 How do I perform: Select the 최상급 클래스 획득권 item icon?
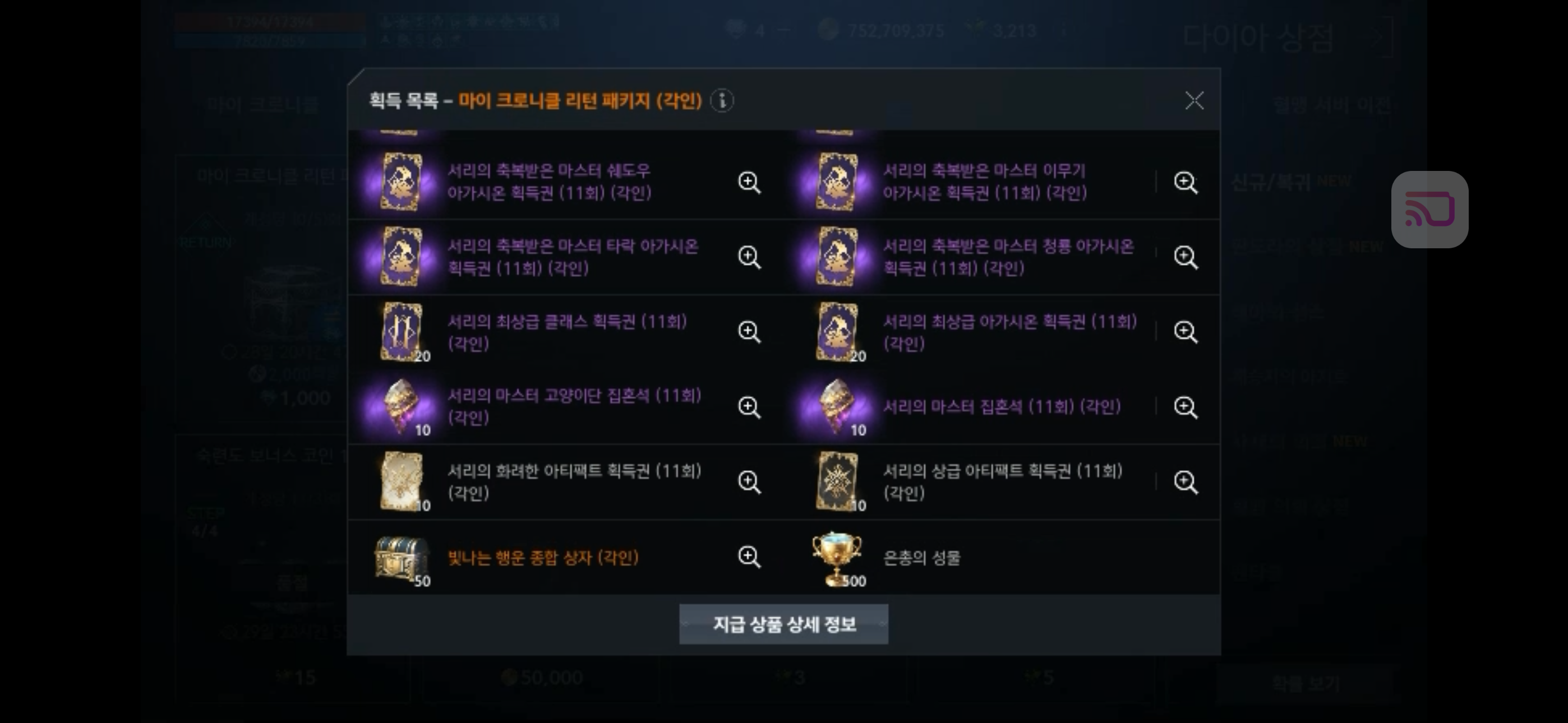pos(402,332)
